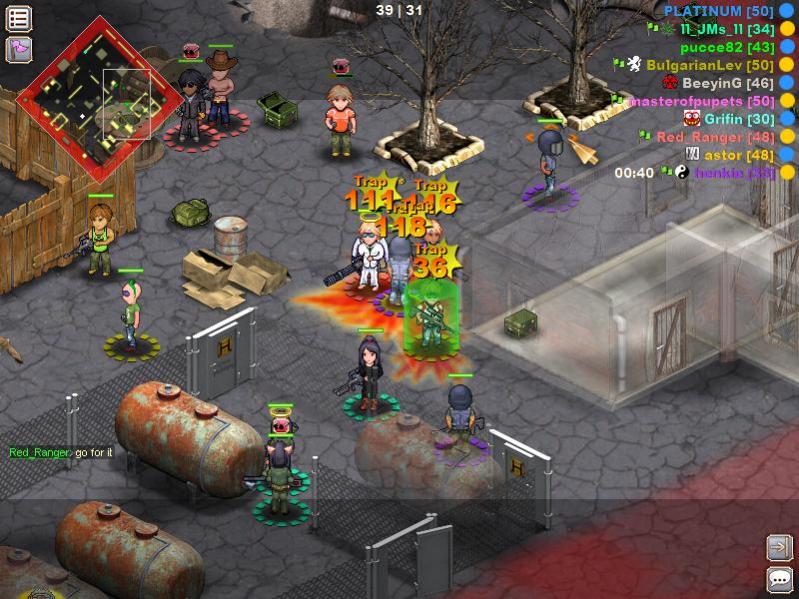This screenshot has width=799, height=599.
Task: Click the pink flag button
Action: click(x=19, y=49)
